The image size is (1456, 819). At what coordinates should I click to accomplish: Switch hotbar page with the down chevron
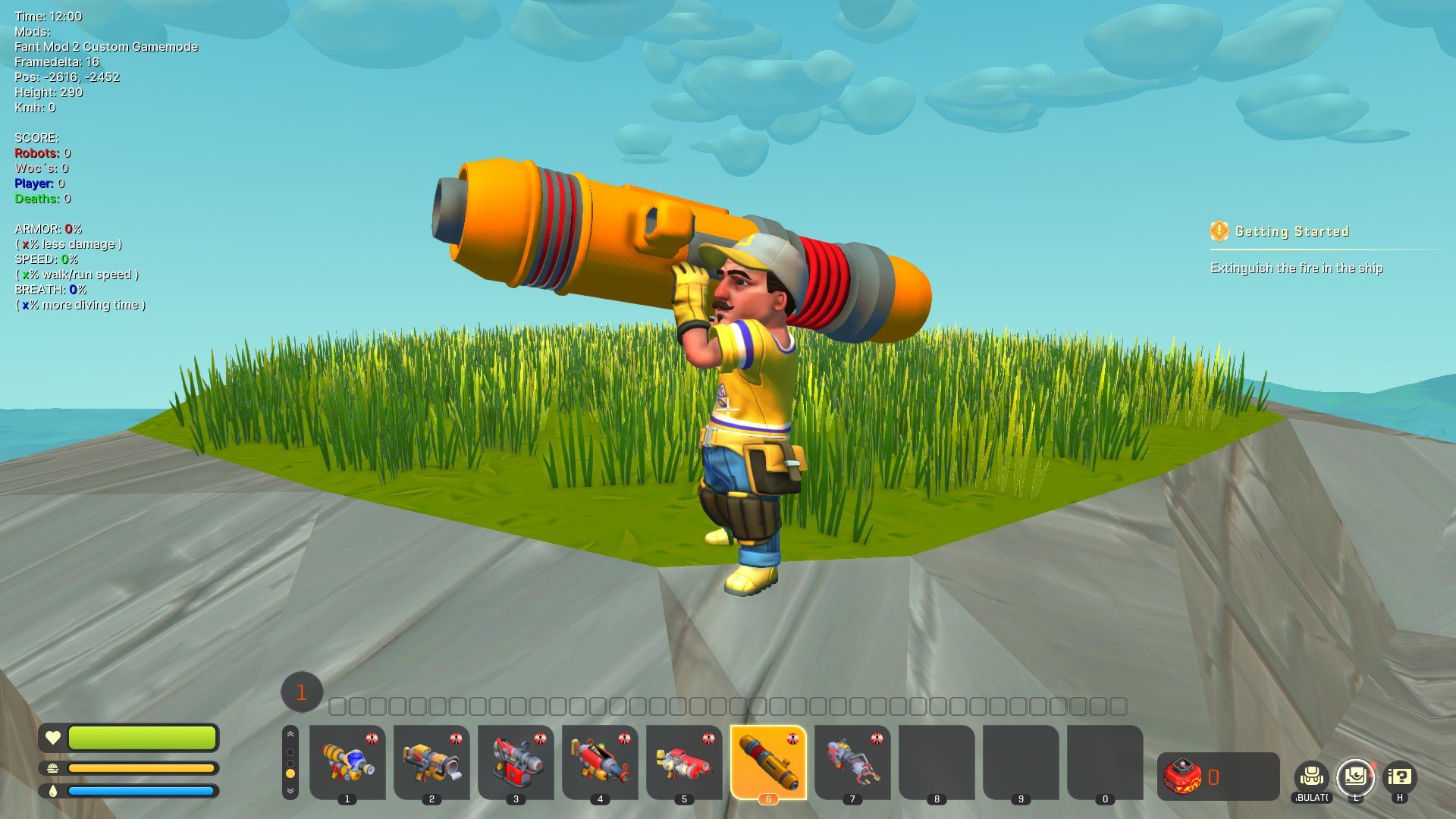290,791
